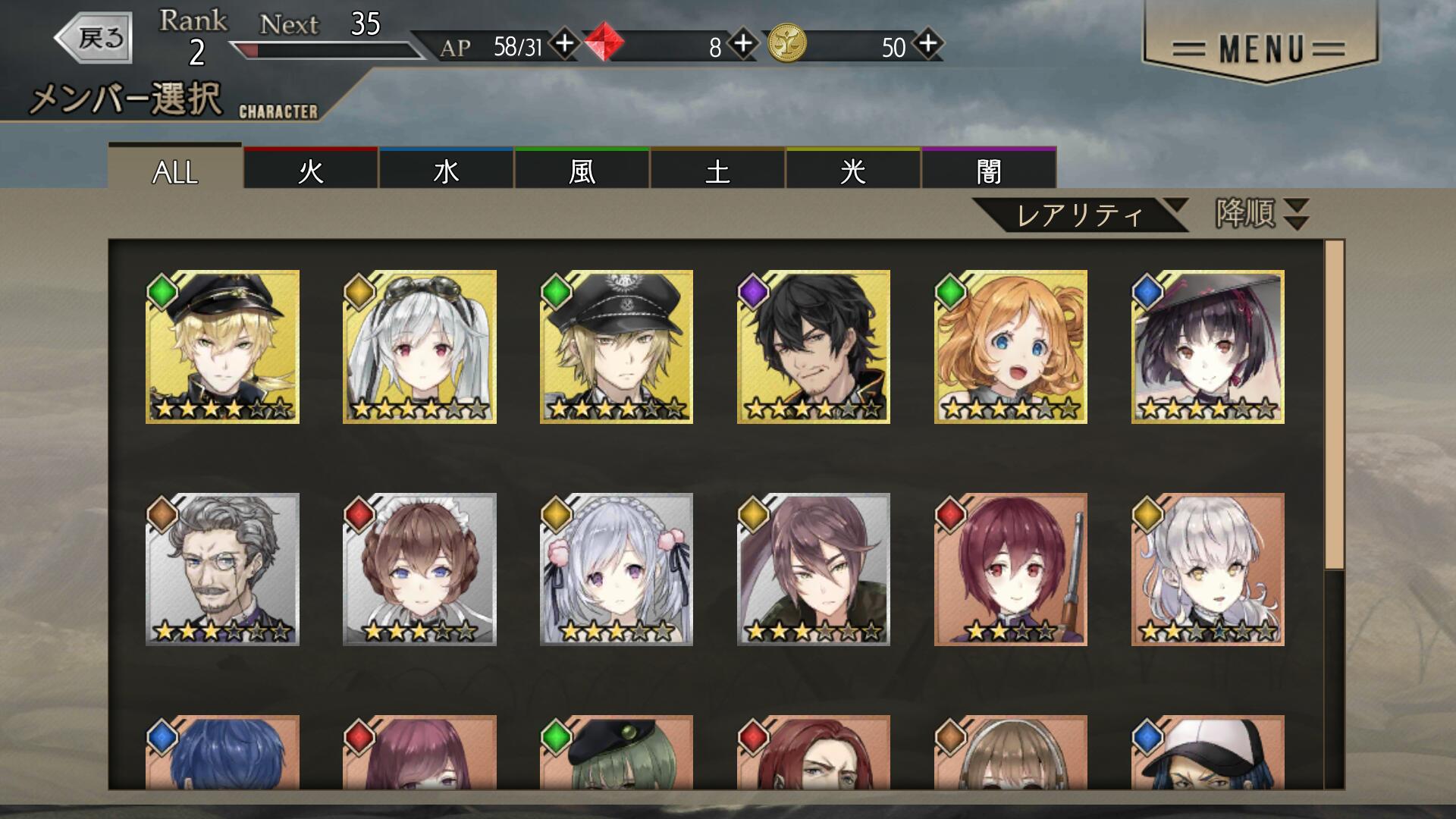Add AP with the plus button

pos(564,43)
